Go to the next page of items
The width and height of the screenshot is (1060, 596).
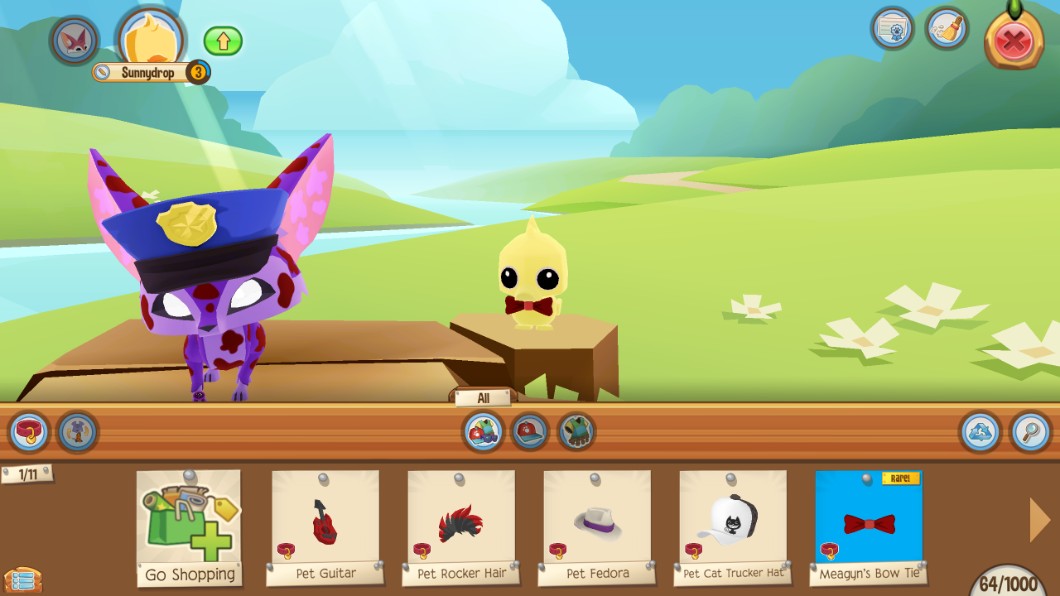(1040, 519)
